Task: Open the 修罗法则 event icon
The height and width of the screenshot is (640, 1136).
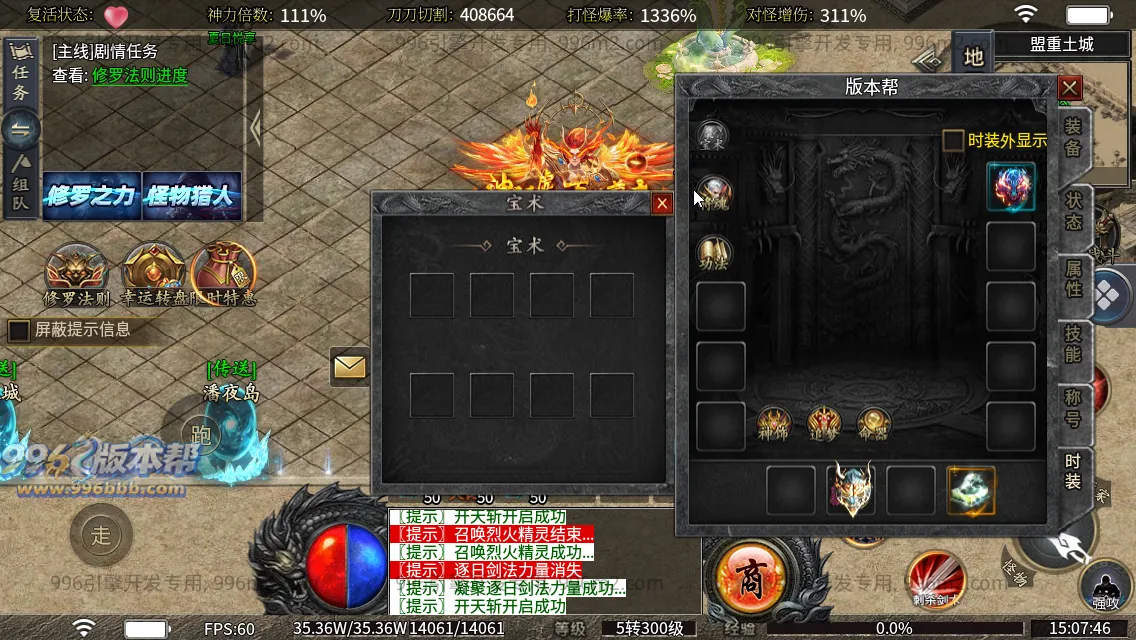Action: 76,275
